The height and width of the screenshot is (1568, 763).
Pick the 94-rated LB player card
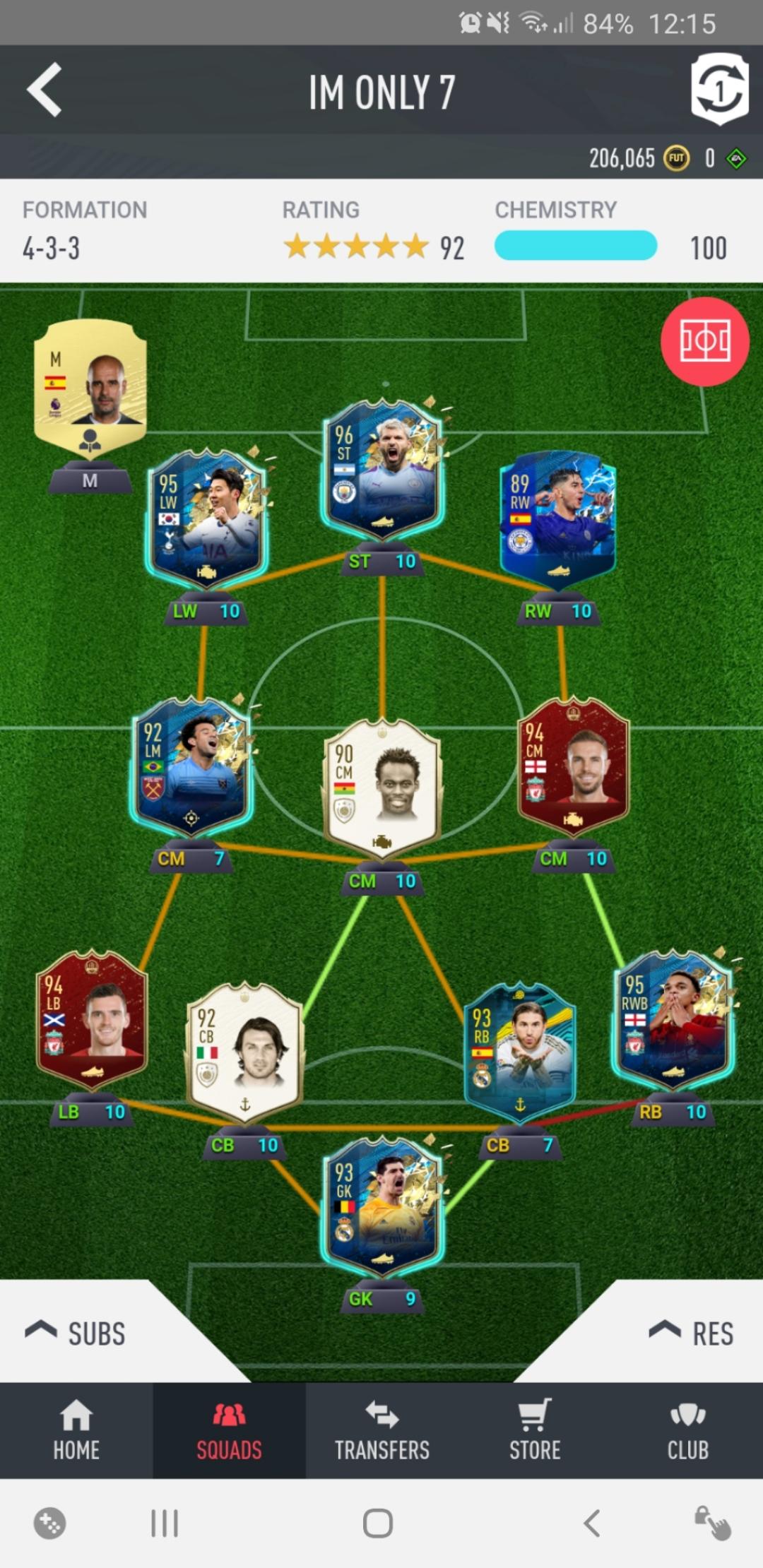92,1019
